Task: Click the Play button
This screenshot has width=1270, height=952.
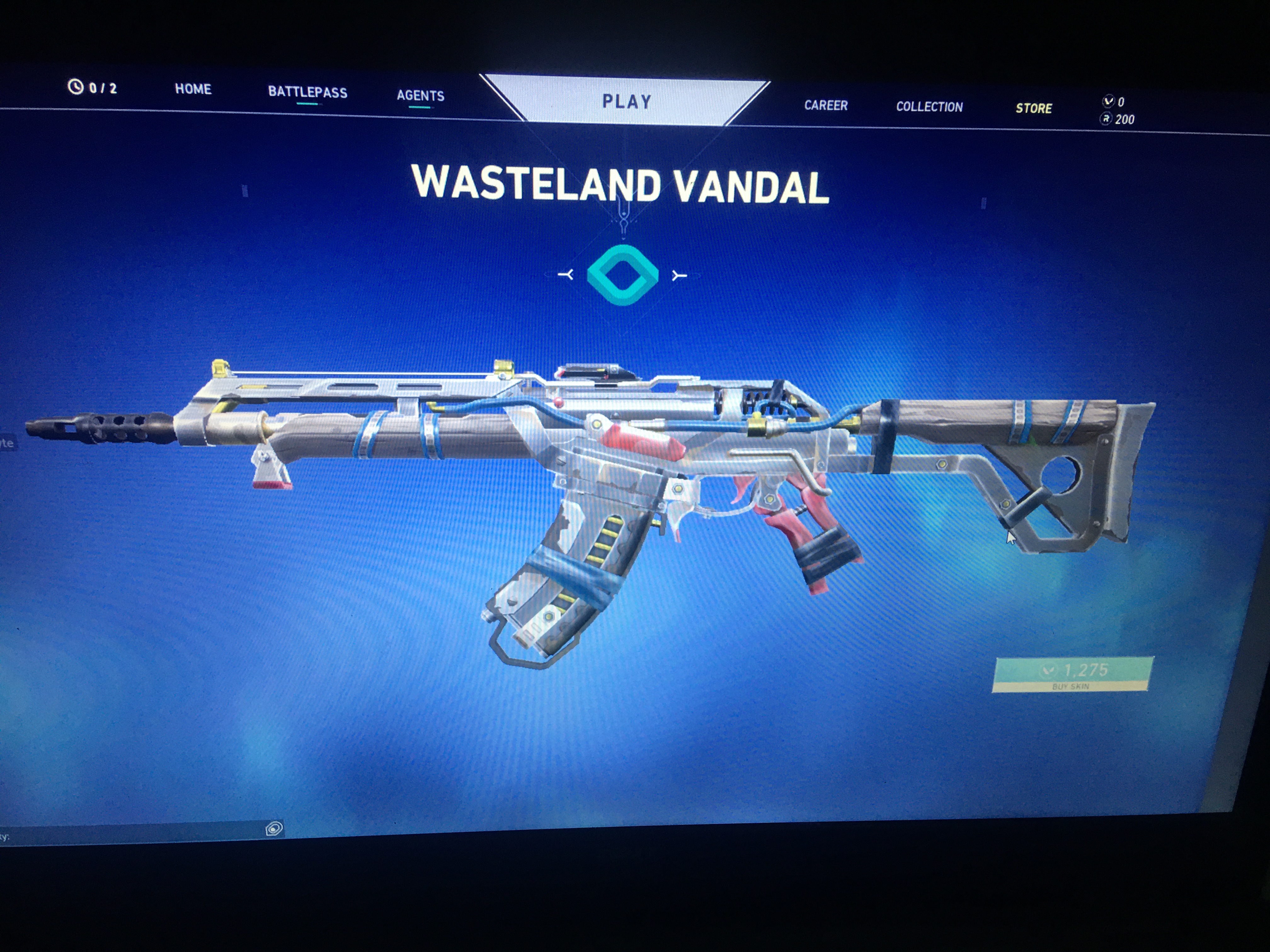Action: (626, 102)
